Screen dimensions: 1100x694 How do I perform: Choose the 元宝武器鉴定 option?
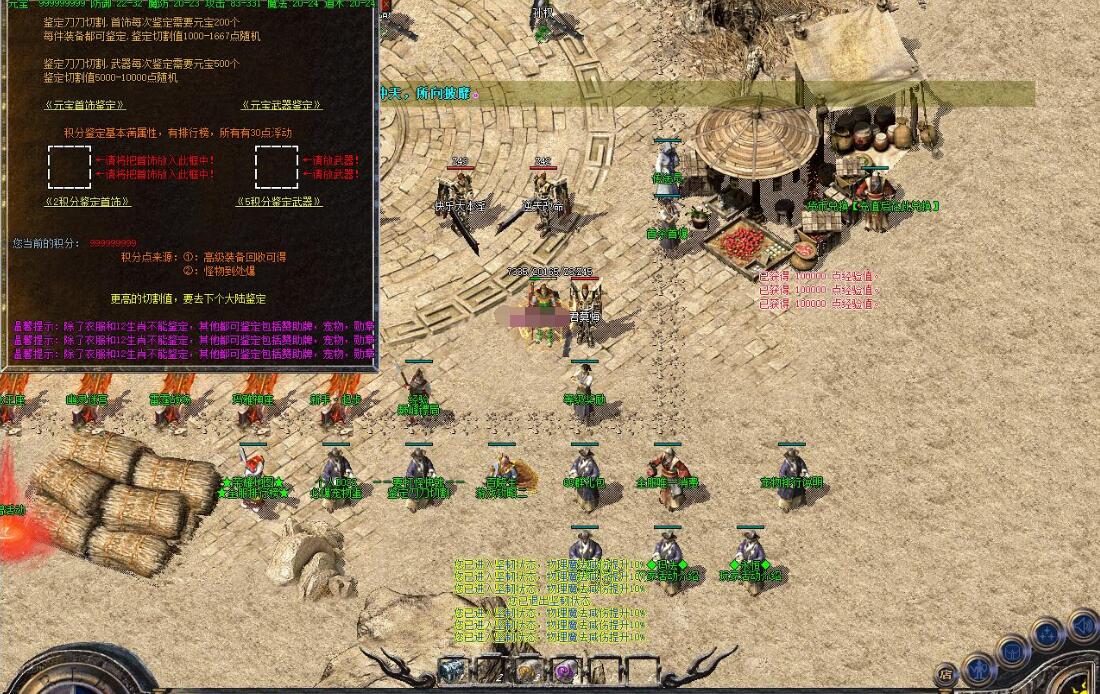282,105
